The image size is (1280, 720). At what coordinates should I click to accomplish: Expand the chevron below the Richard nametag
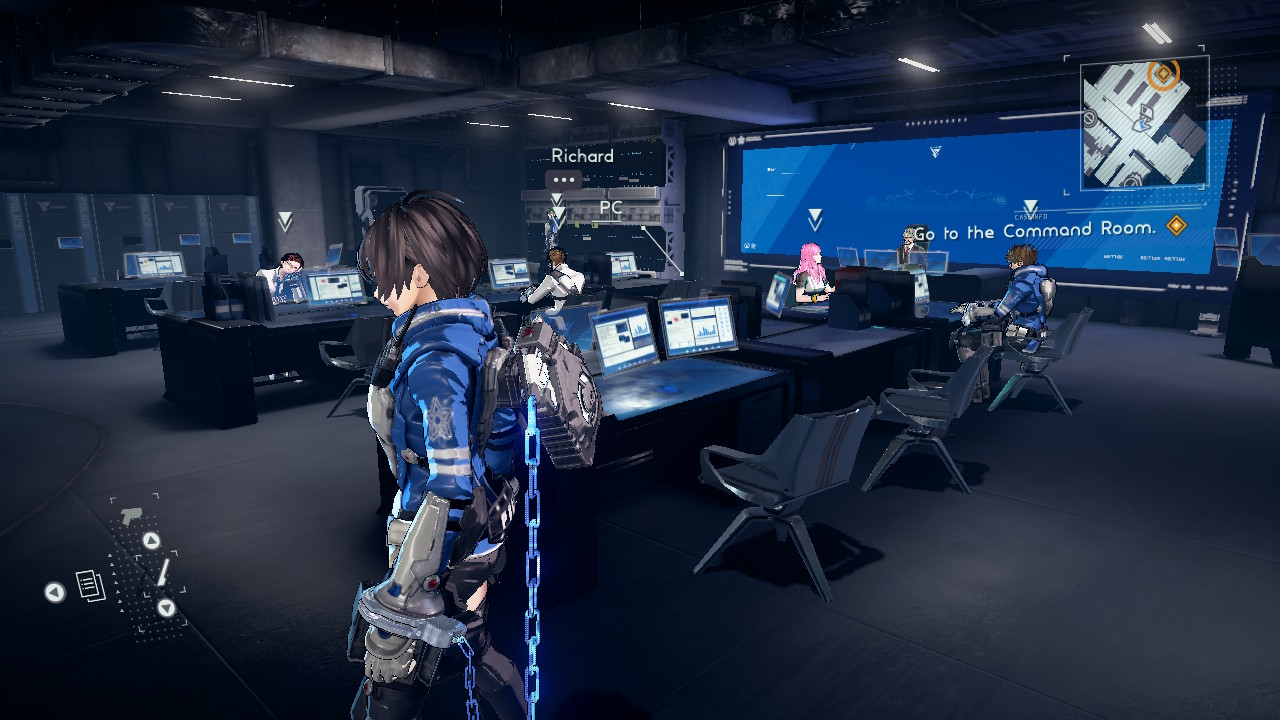click(557, 198)
